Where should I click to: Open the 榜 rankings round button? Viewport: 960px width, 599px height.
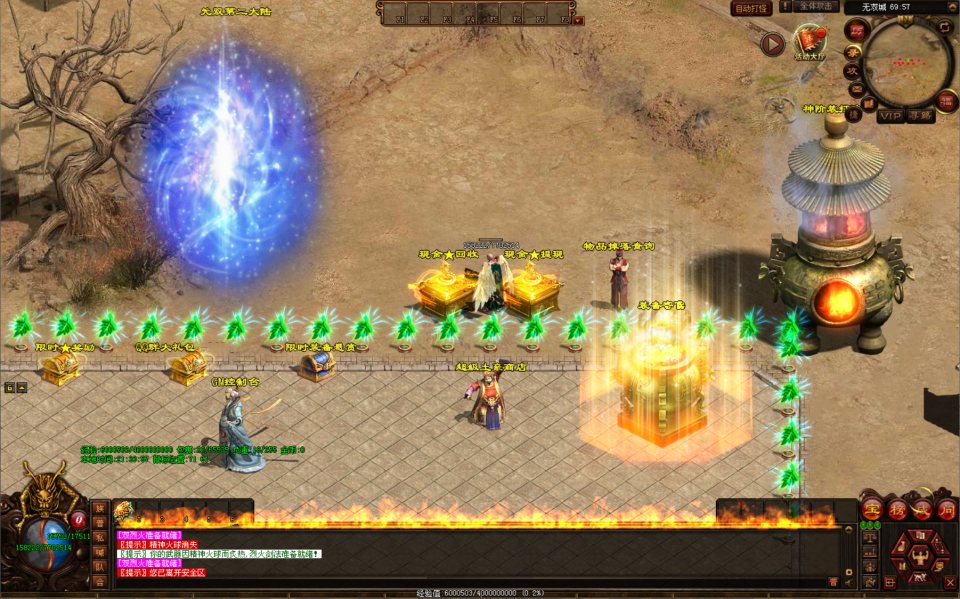click(x=896, y=510)
